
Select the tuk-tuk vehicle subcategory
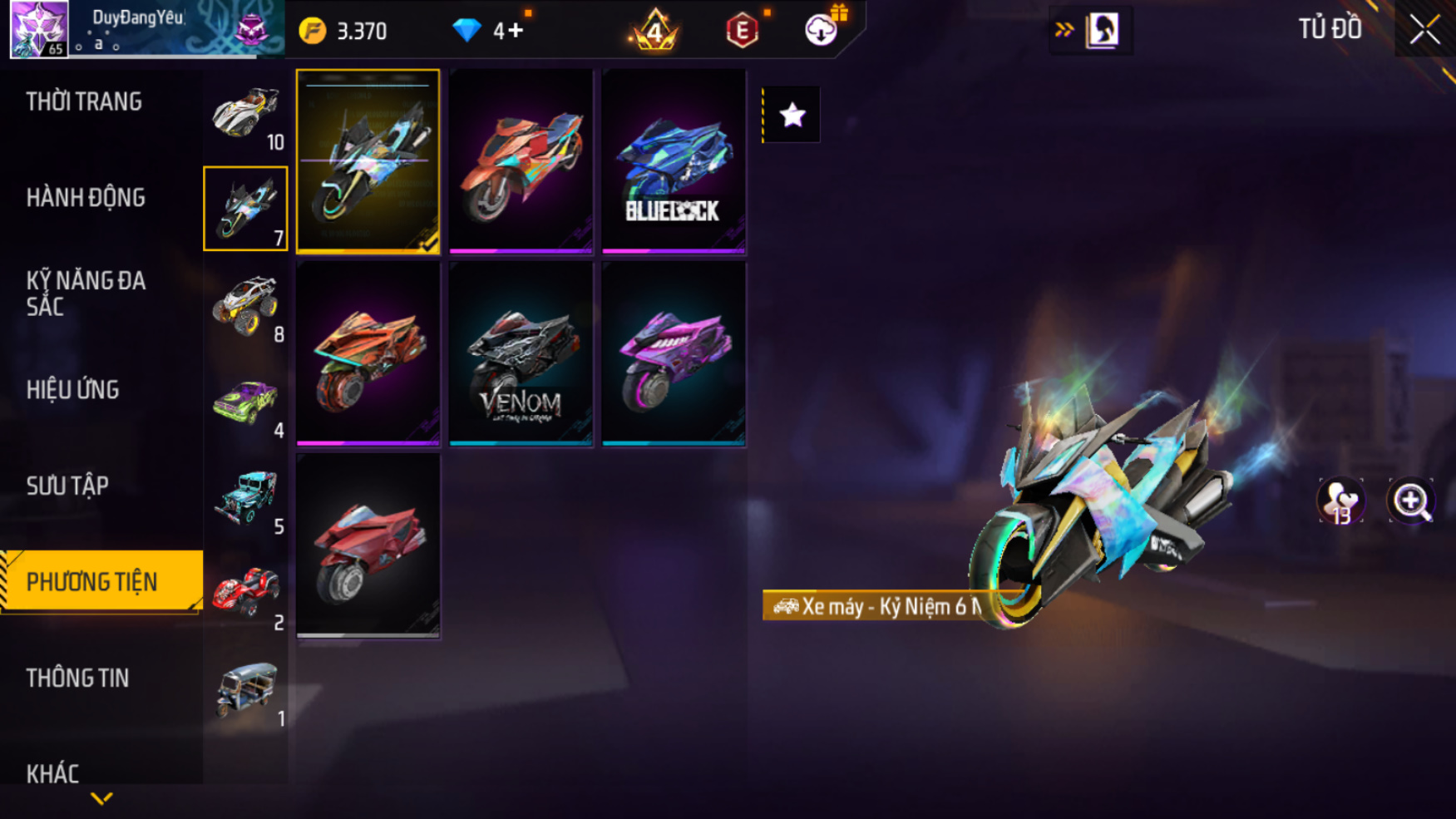245,688
